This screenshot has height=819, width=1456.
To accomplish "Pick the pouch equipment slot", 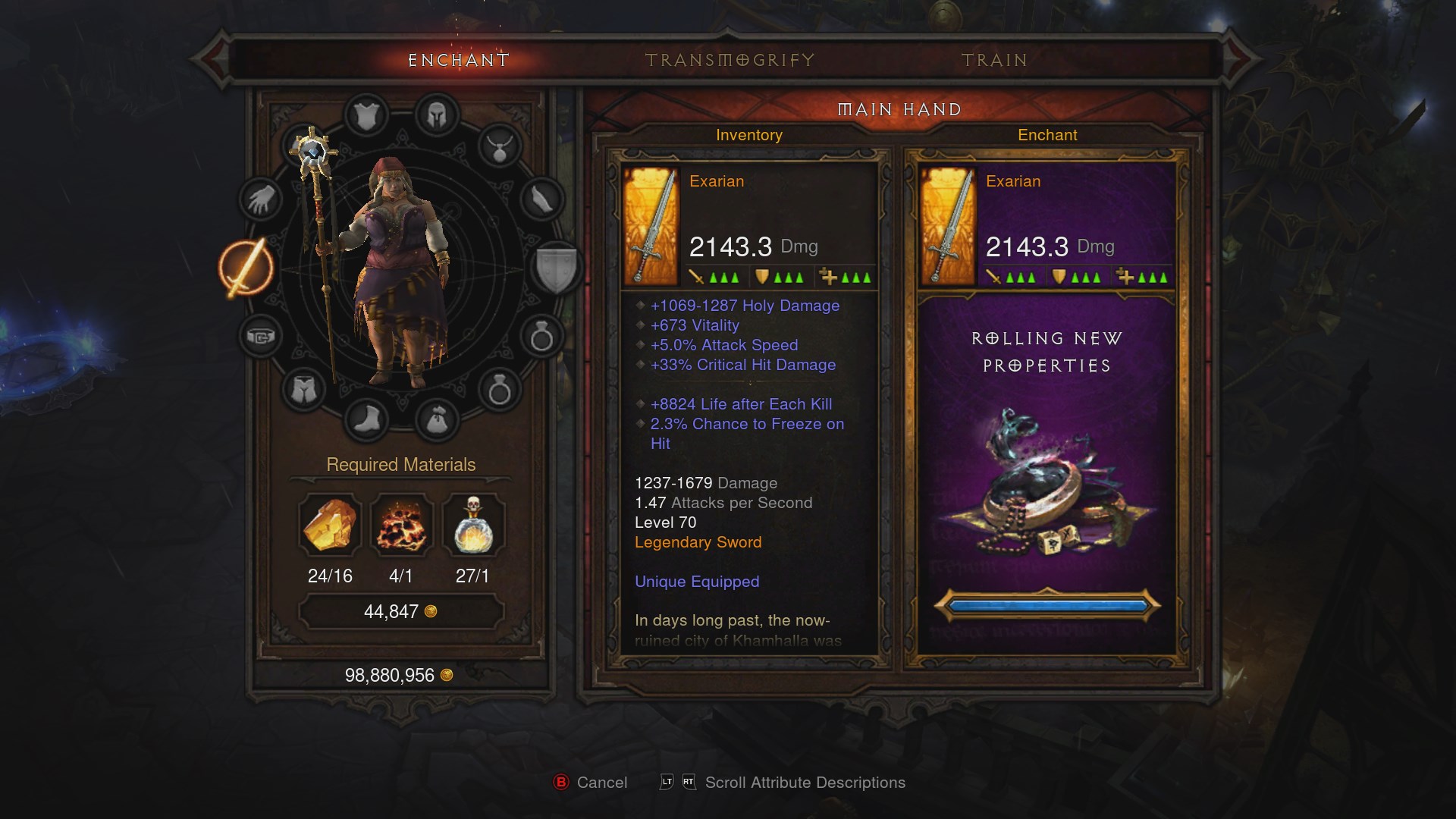I will (x=436, y=419).
